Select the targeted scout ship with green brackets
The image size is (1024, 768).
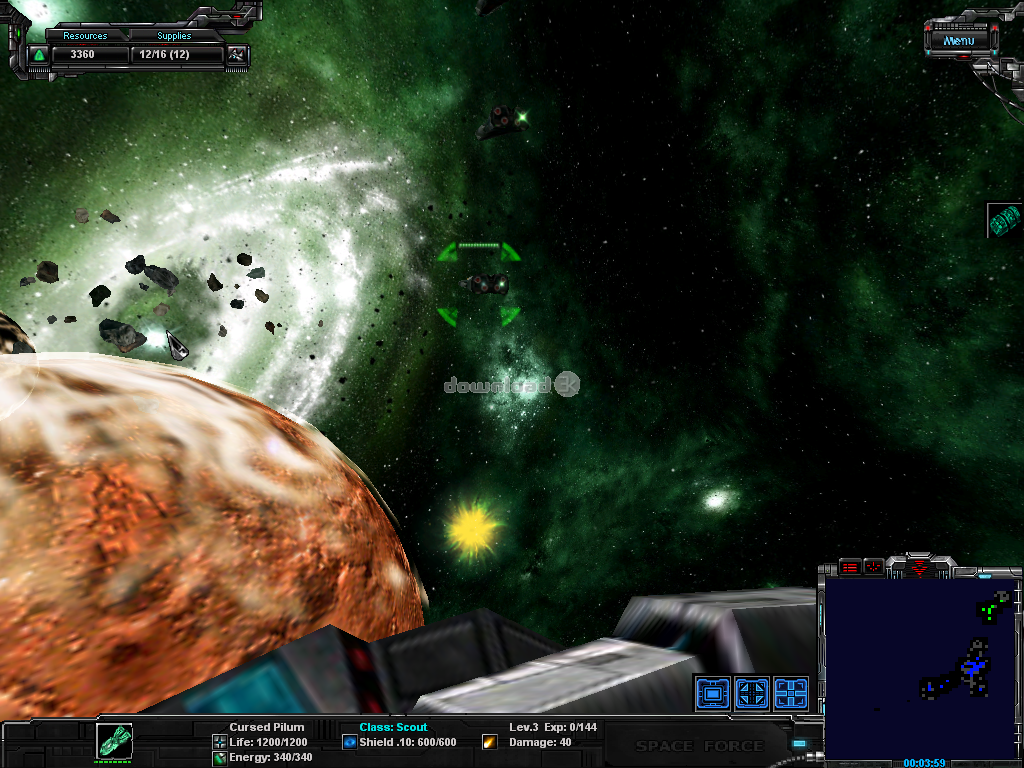483,285
